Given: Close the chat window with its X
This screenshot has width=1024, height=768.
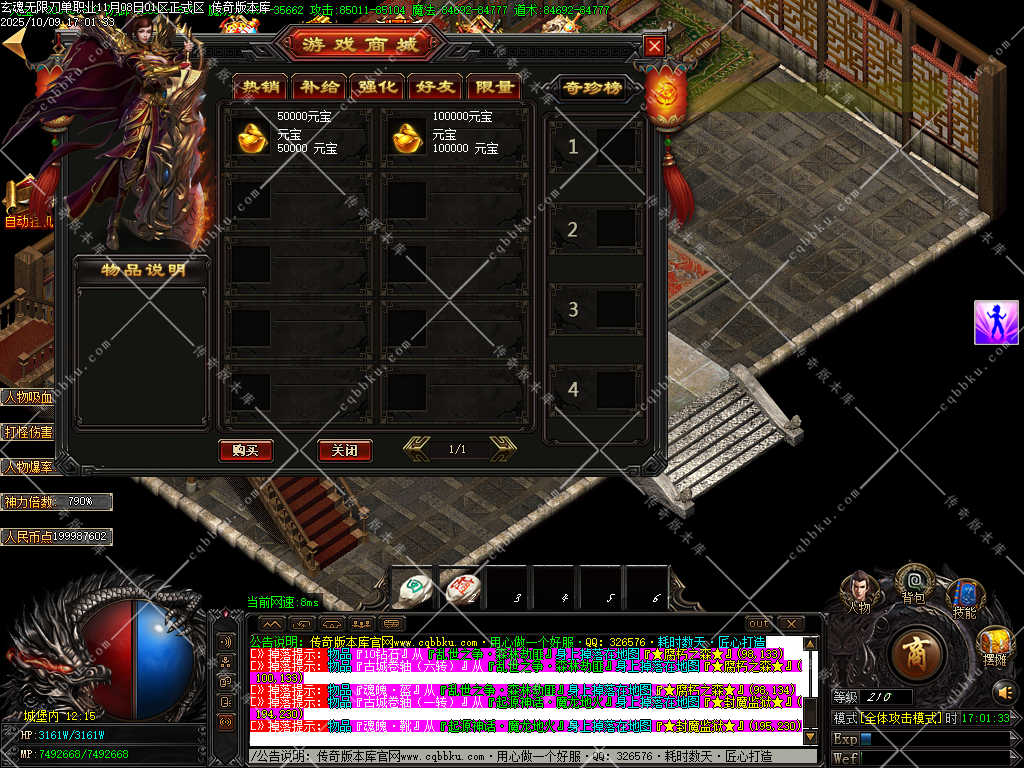Looking at the screenshot, I should (790, 624).
